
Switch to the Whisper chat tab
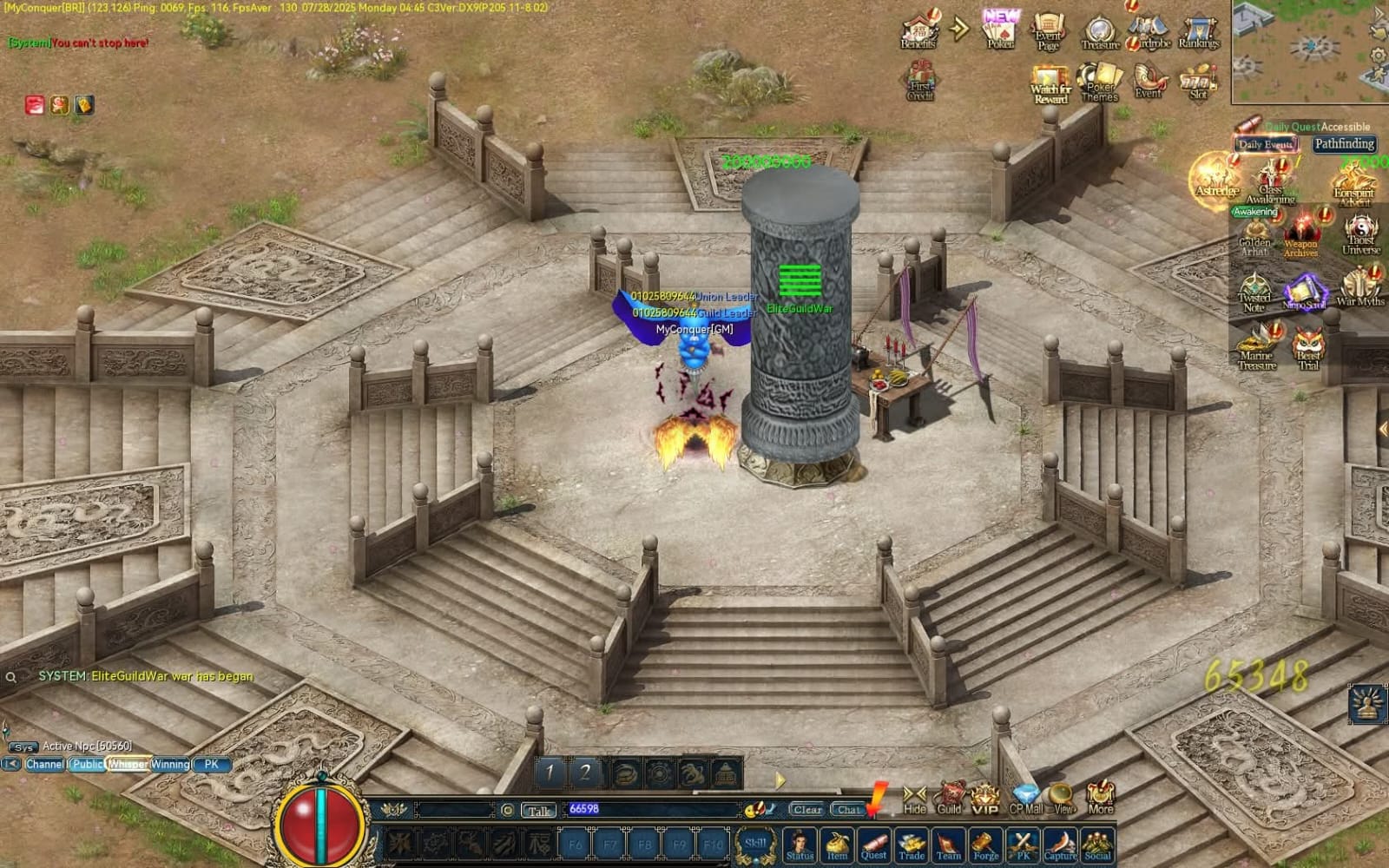point(128,765)
